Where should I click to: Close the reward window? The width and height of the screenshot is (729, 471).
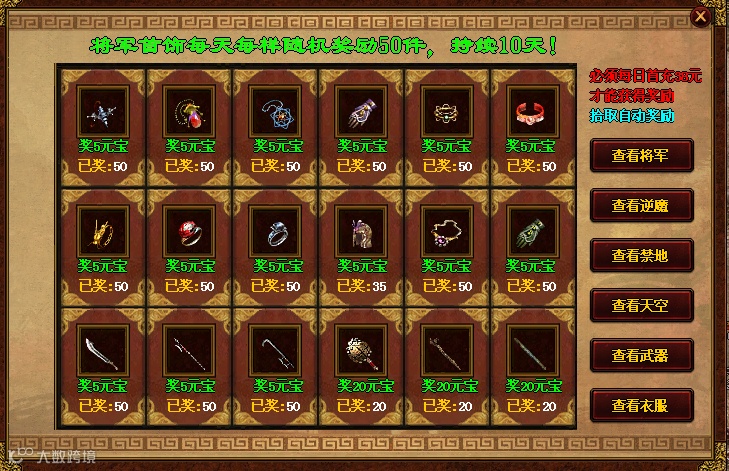tap(701, 15)
